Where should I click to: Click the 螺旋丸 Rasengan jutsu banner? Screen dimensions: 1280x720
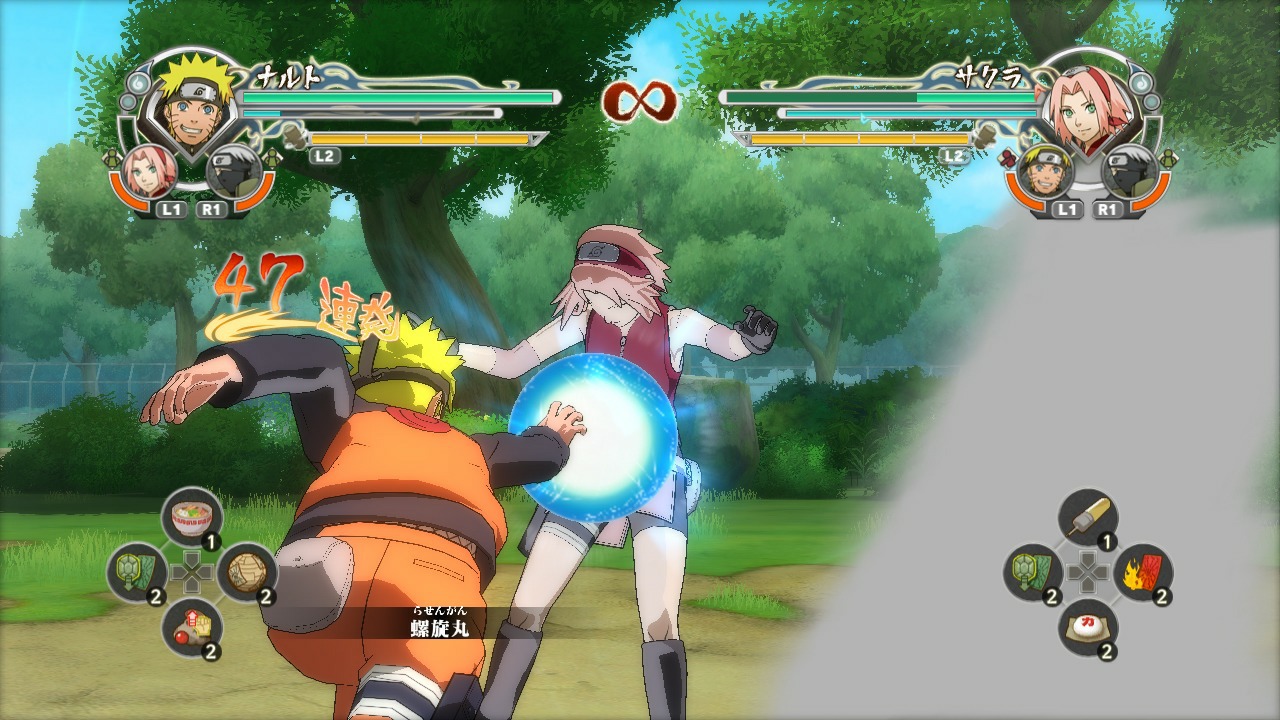coord(440,624)
